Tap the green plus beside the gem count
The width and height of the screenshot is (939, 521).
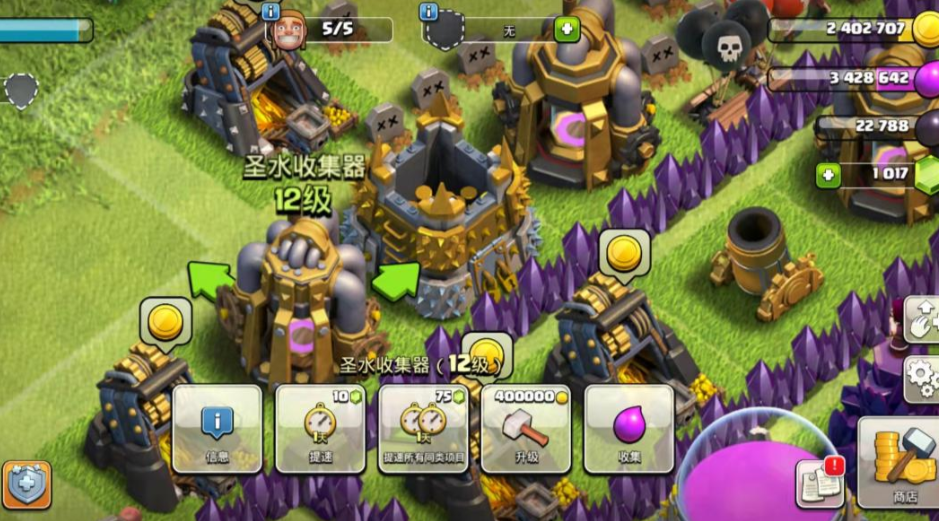(x=827, y=177)
